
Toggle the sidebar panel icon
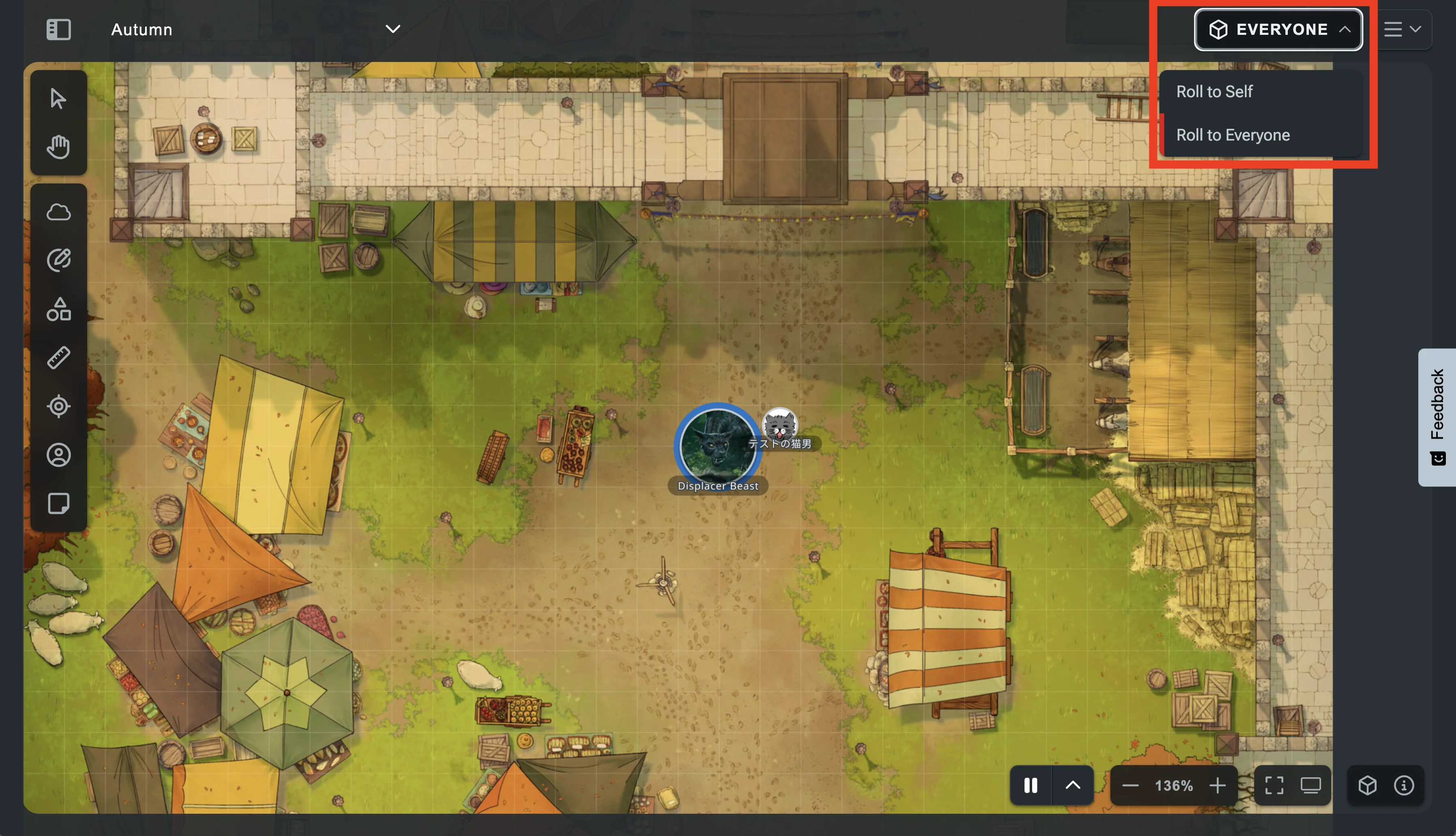pos(59,29)
